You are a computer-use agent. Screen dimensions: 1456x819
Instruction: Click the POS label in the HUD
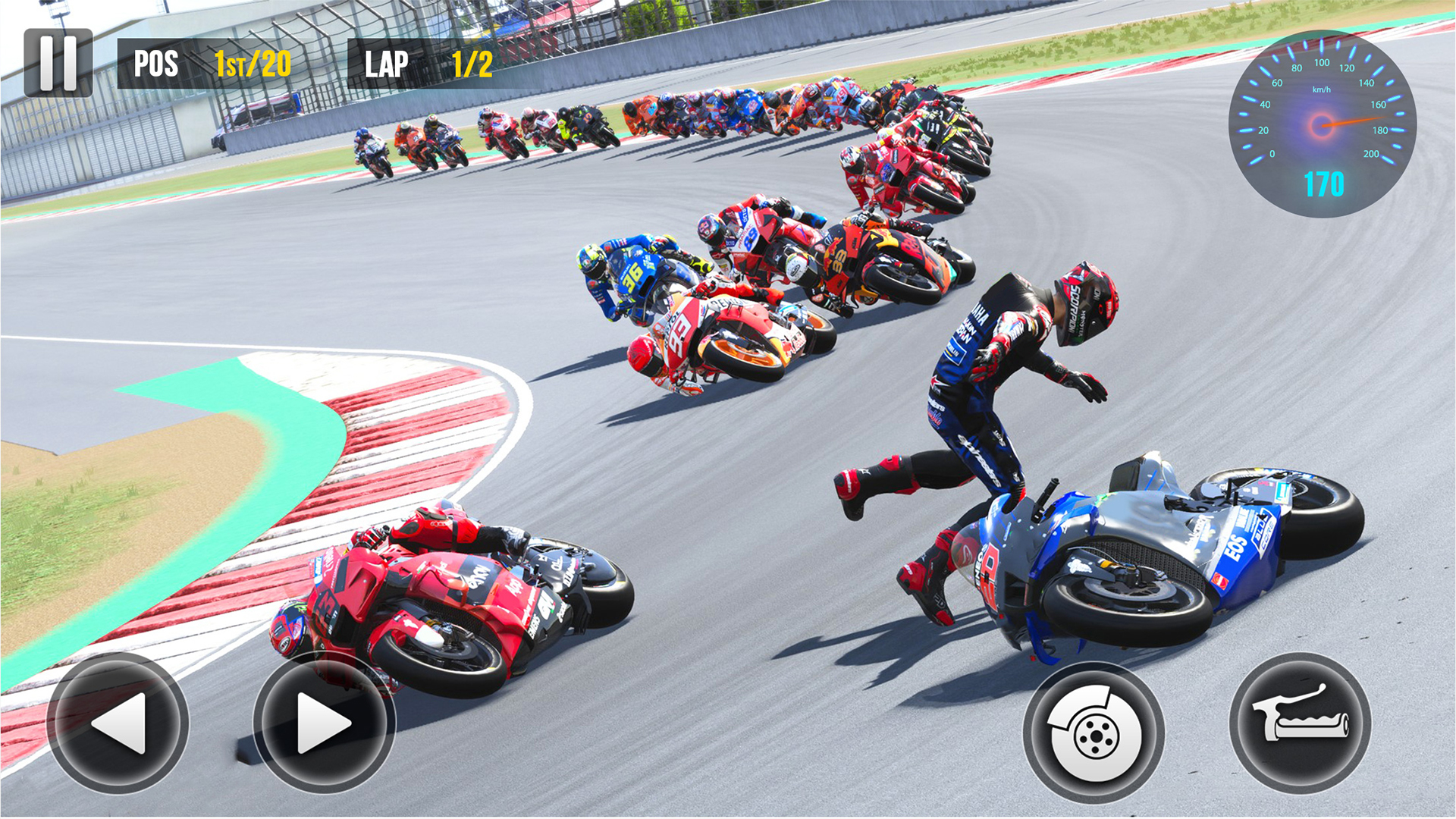[155, 64]
